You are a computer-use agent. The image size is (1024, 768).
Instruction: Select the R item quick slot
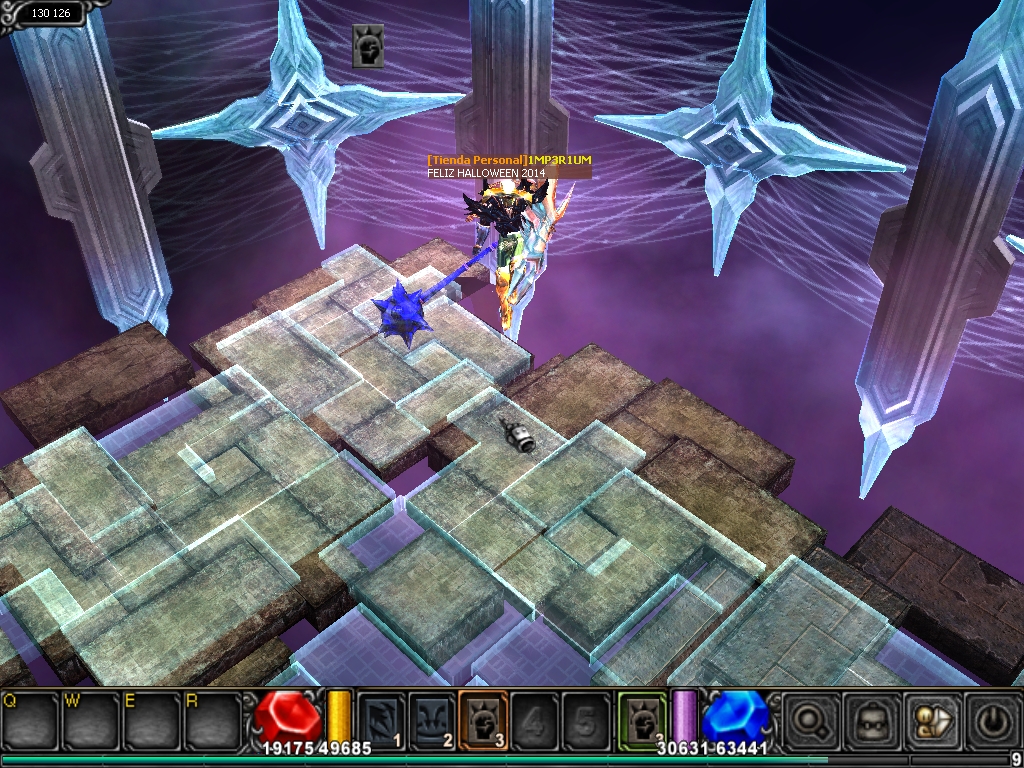coord(213,718)
